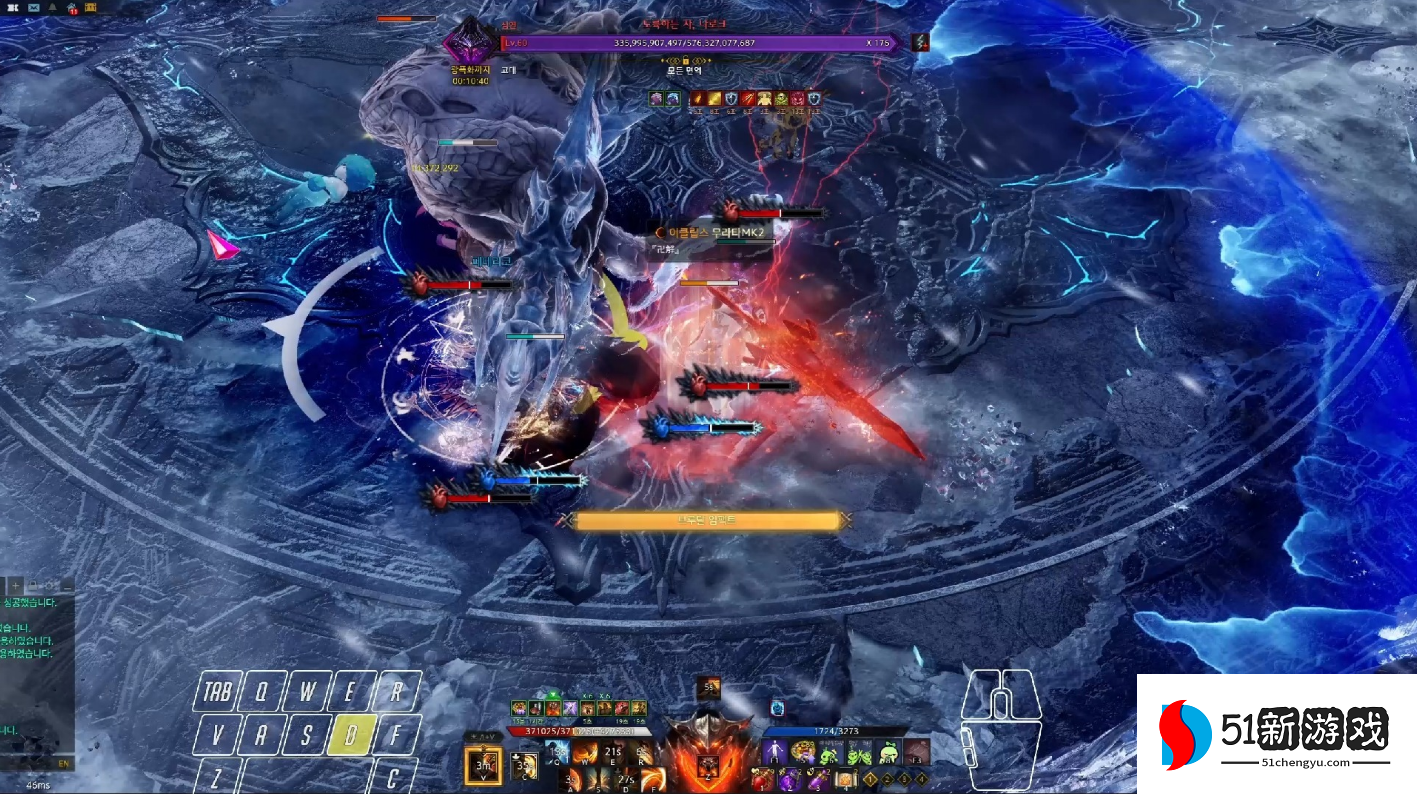1417x794 pixels.
Task: Activate the Z identity skill icon
Action: pos(707,768)
